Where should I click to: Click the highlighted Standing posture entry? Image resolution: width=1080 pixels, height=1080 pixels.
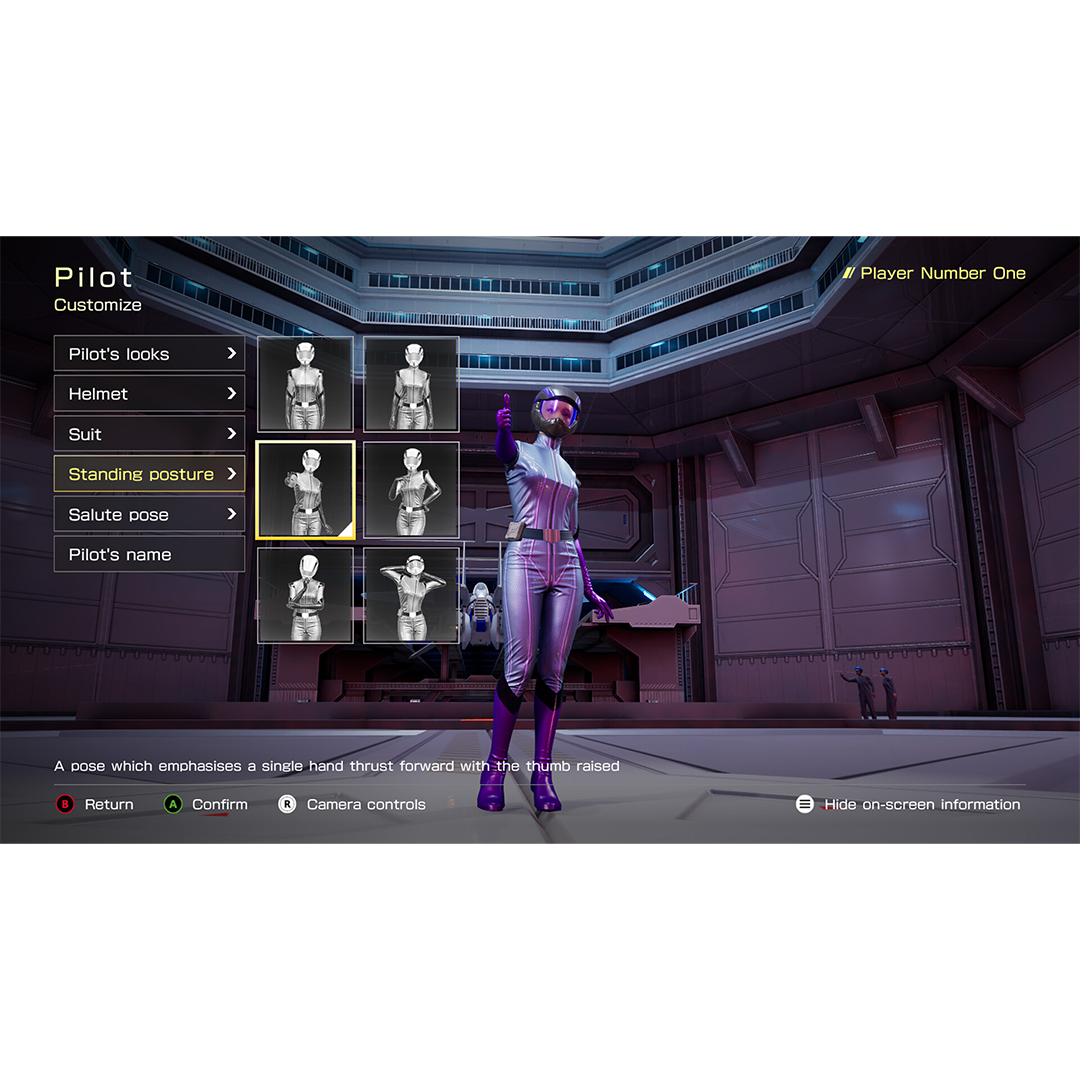[x=149, y=474]
